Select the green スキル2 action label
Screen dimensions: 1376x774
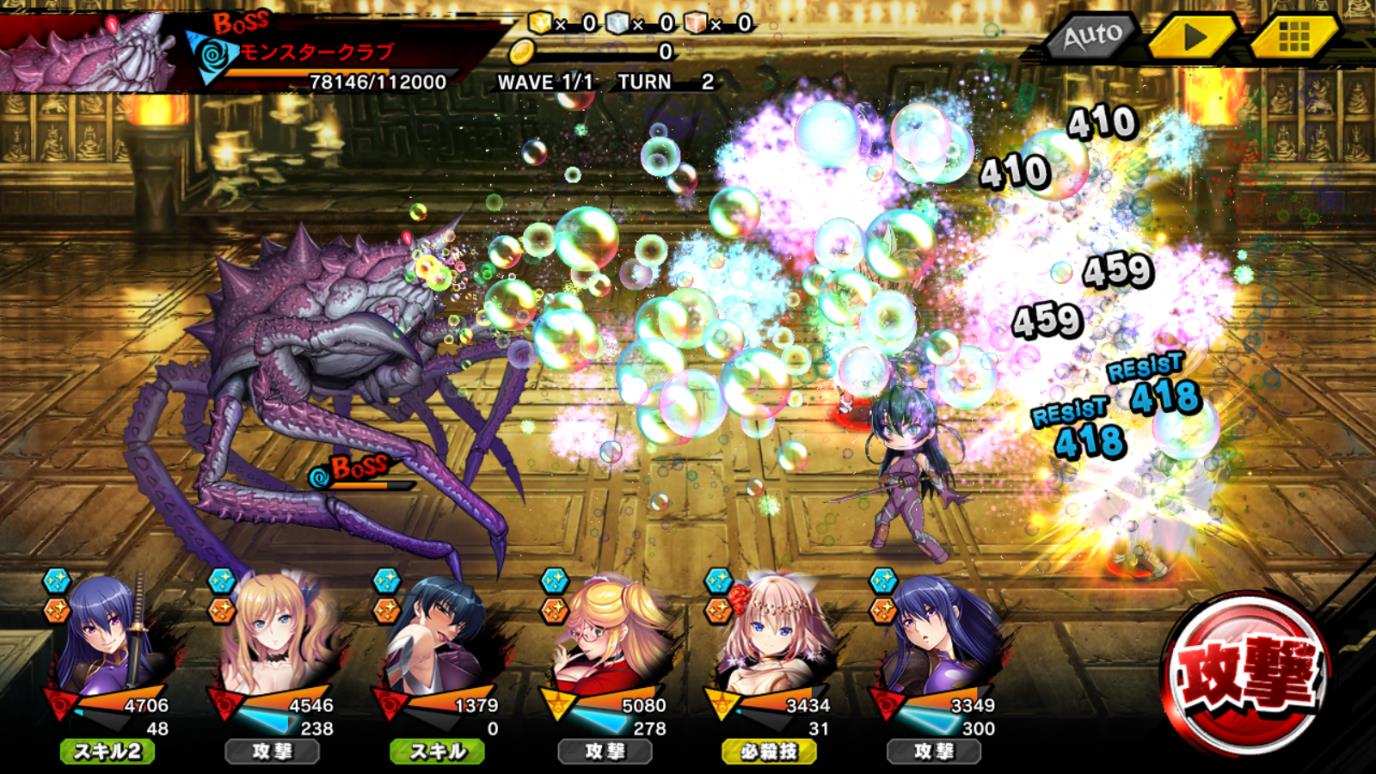[107, 751]
